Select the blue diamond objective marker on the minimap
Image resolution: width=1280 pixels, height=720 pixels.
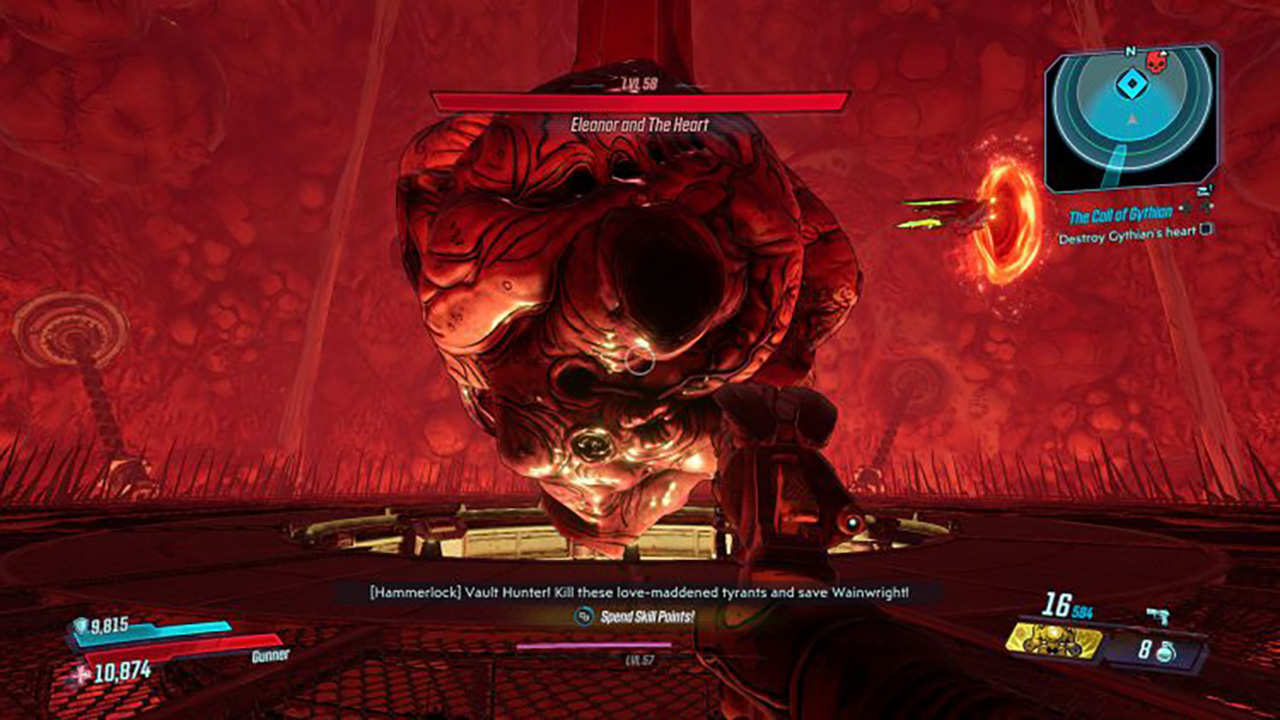click(1131, 82)
